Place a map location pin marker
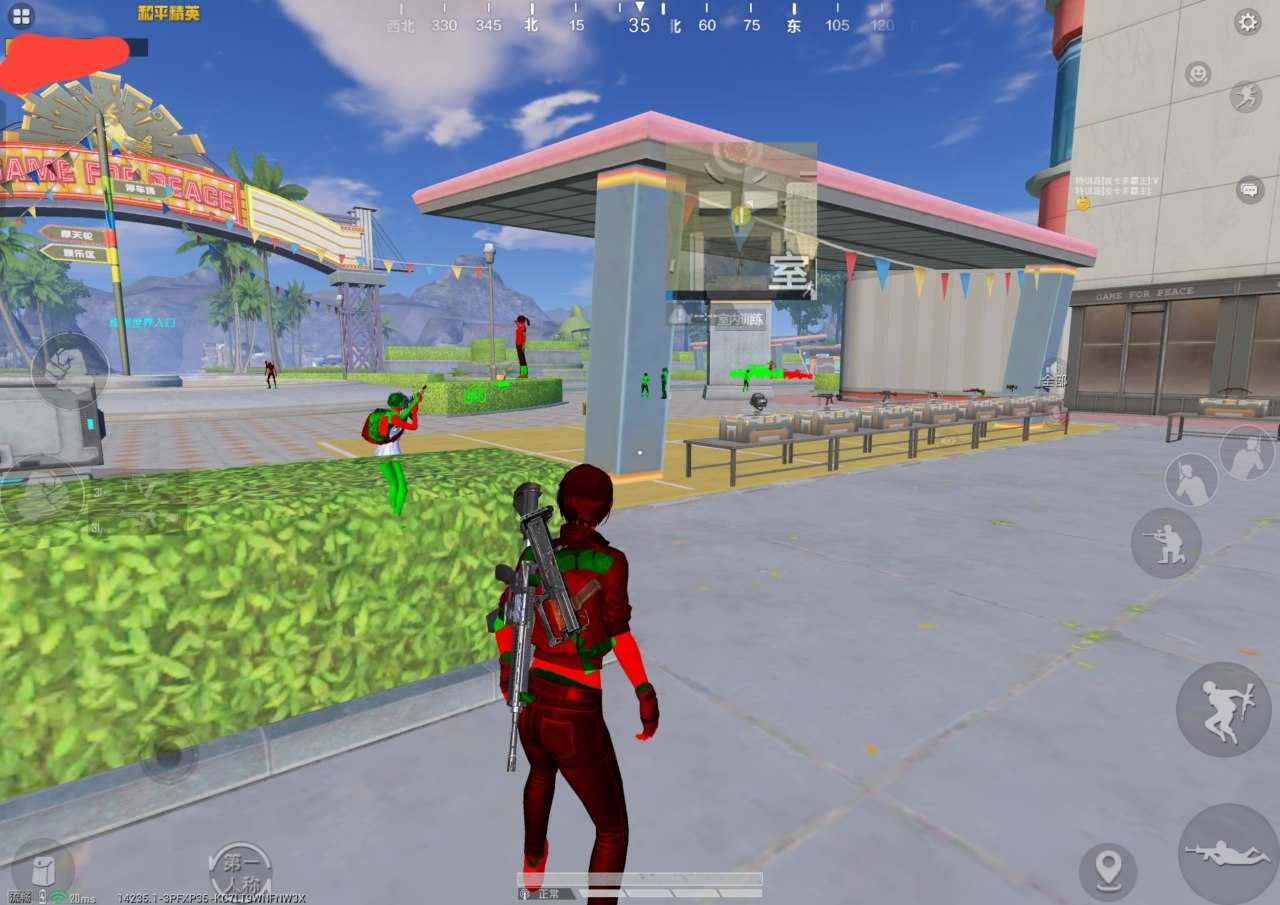Image resolution: width=1280 pixels, height=905 pixels. (x=1108, y=870)
